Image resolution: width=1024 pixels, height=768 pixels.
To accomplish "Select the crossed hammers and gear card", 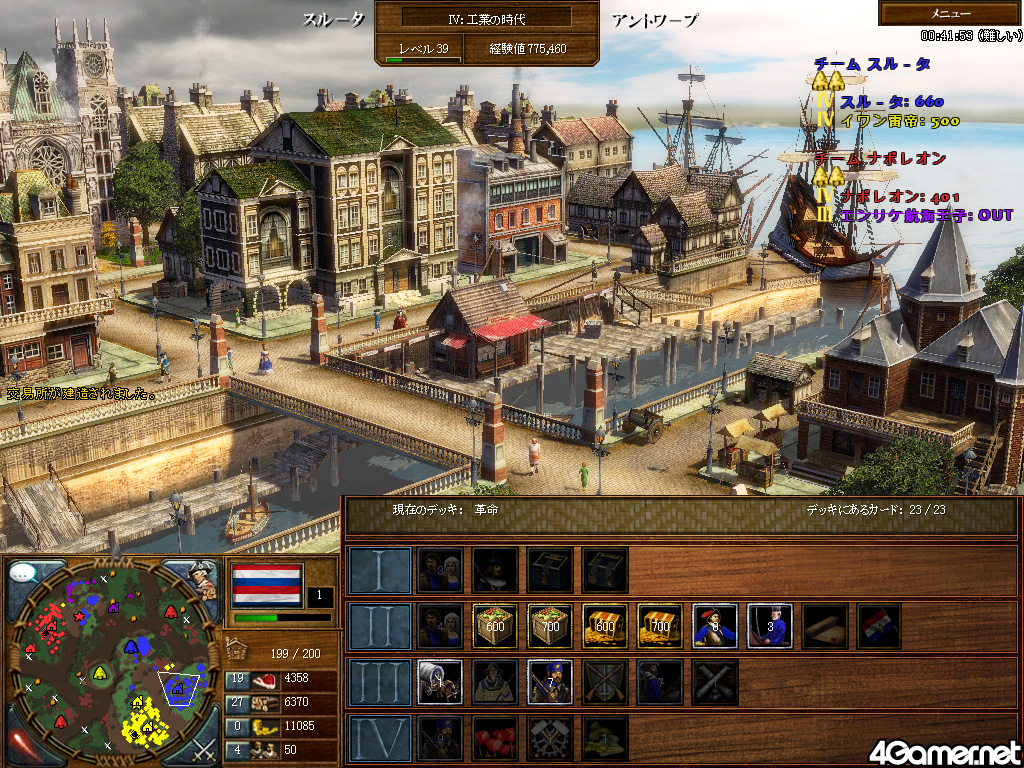I will 550,737.
